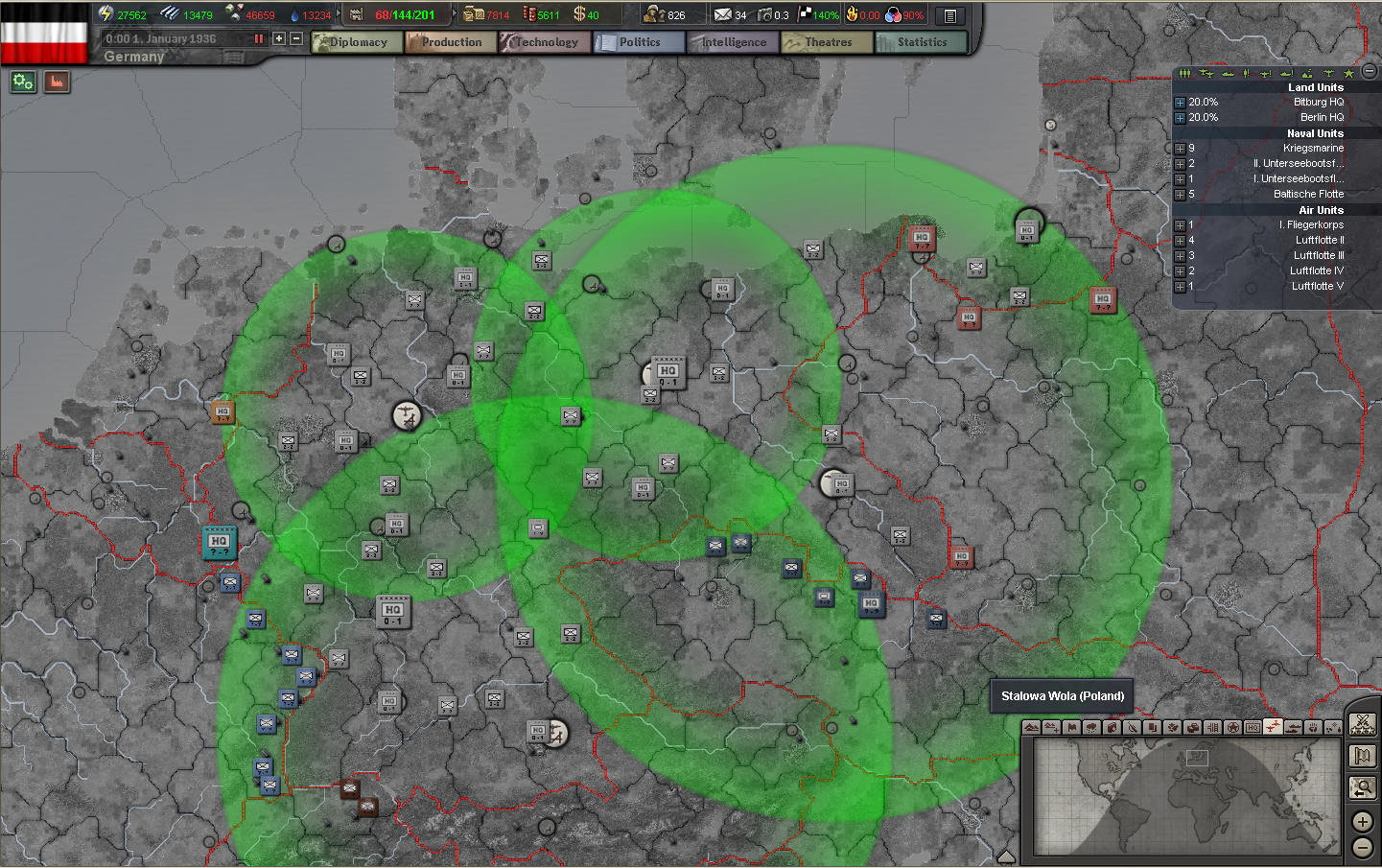Image resolution: width=1382 pixels, height=868 pixels.
Task: Switch to political mapmode using the flag icon
Action: [1070, 727]
